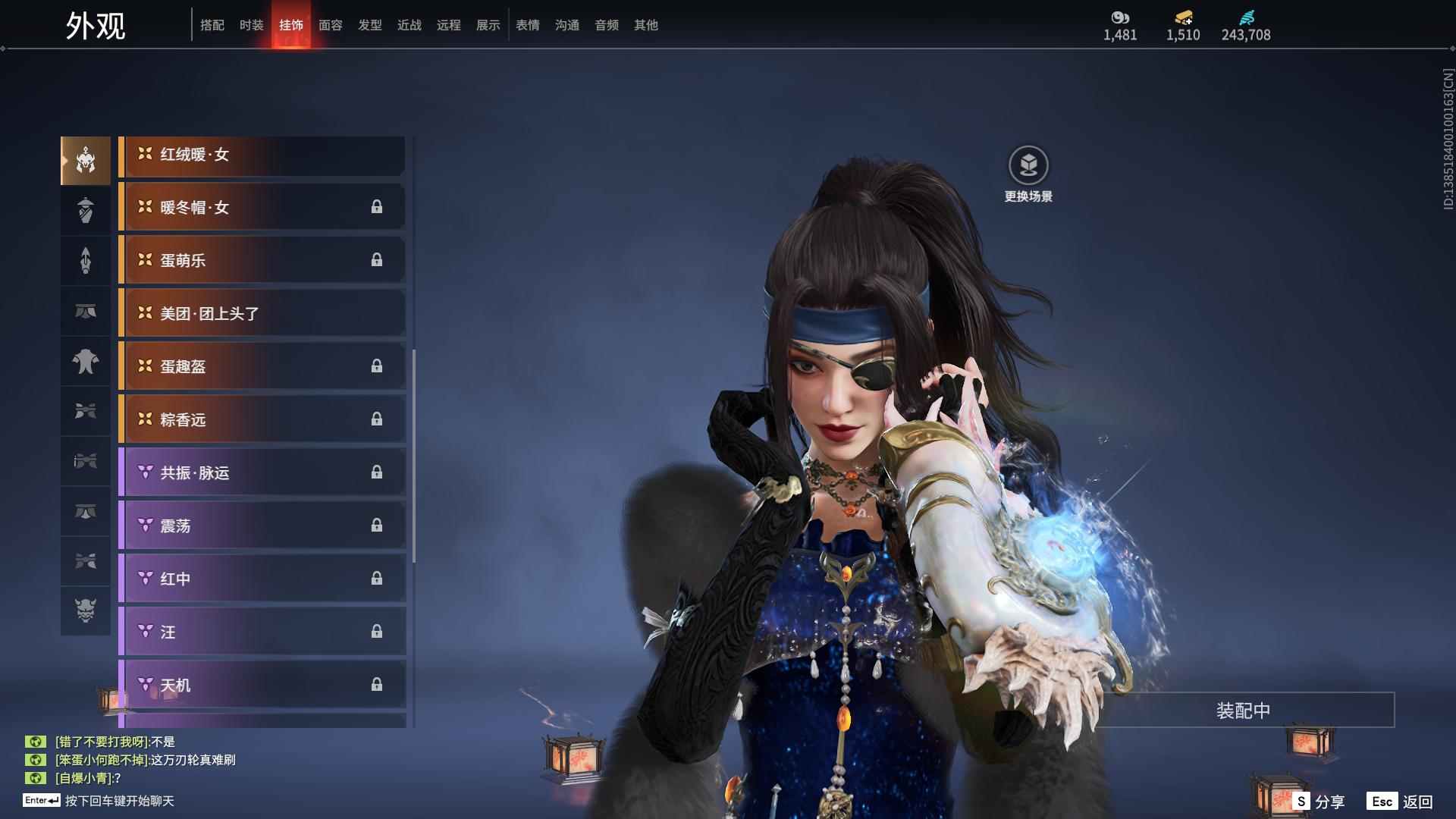Select the 面容 tab

(331, 25)
